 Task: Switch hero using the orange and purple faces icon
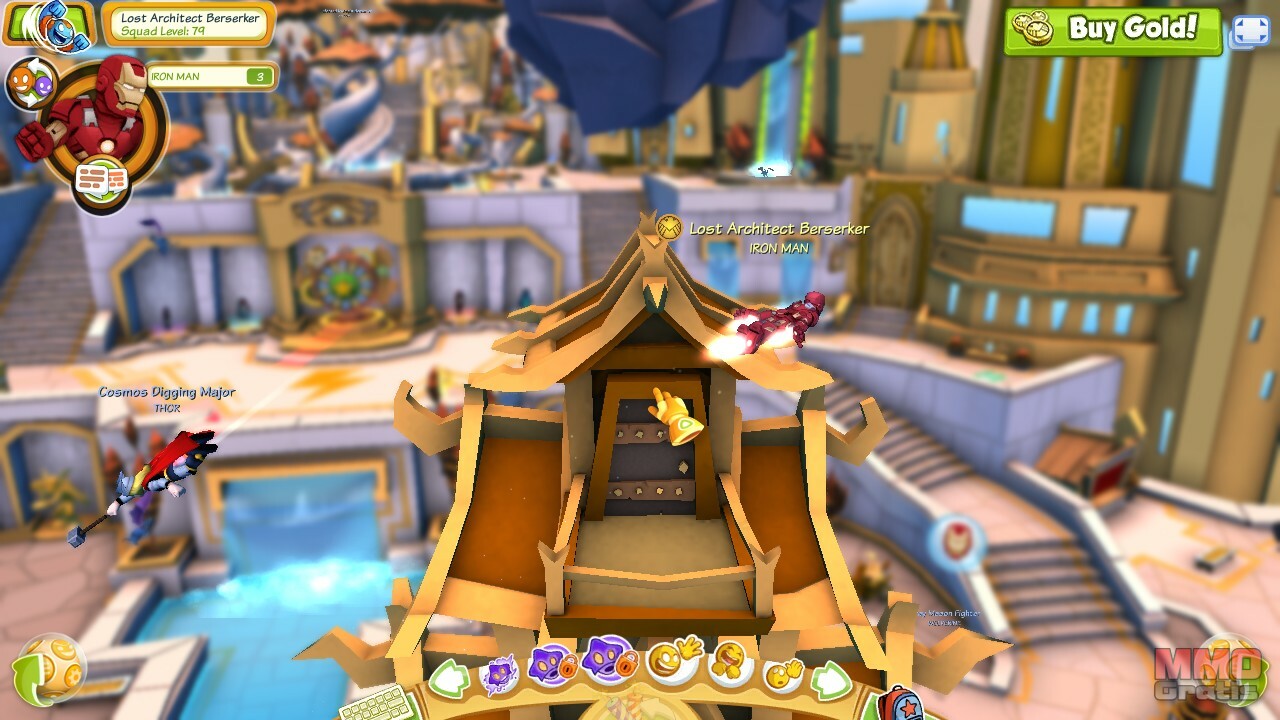point(30,84)
